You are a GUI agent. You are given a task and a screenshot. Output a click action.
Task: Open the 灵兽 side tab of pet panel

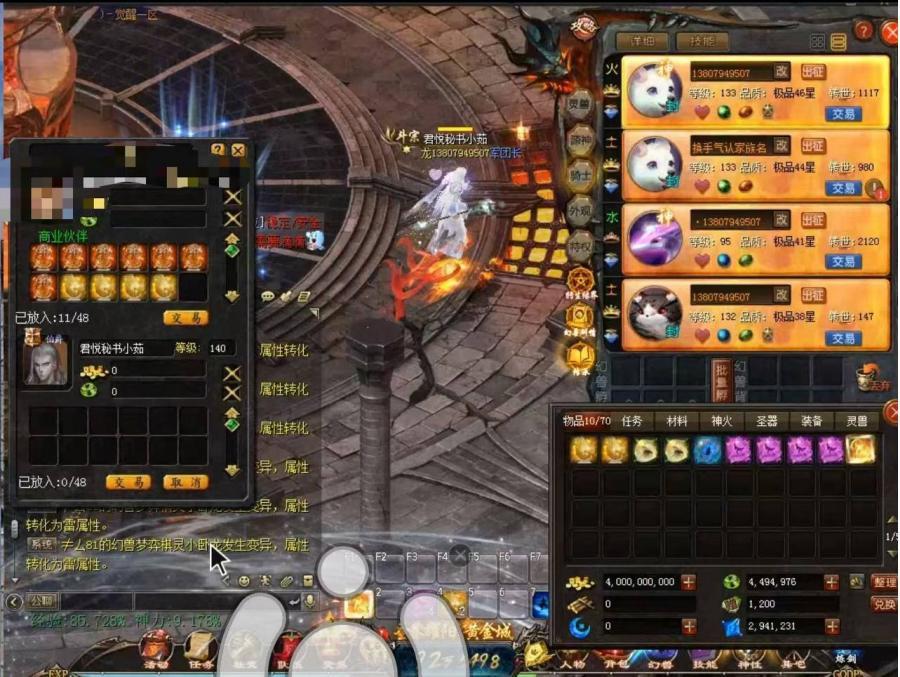point(580,104)
